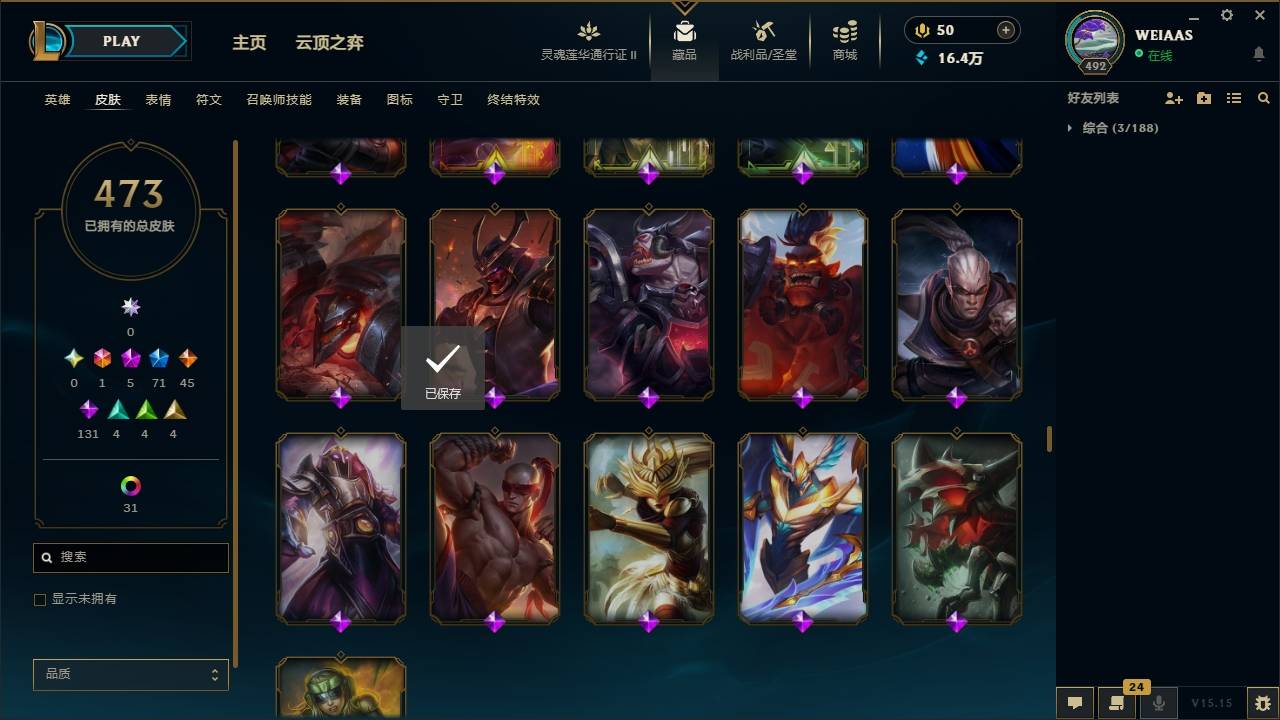The width and height of the screenshot is (1280, 720).
Task: Click the add friend icon
Action: 1172,97
